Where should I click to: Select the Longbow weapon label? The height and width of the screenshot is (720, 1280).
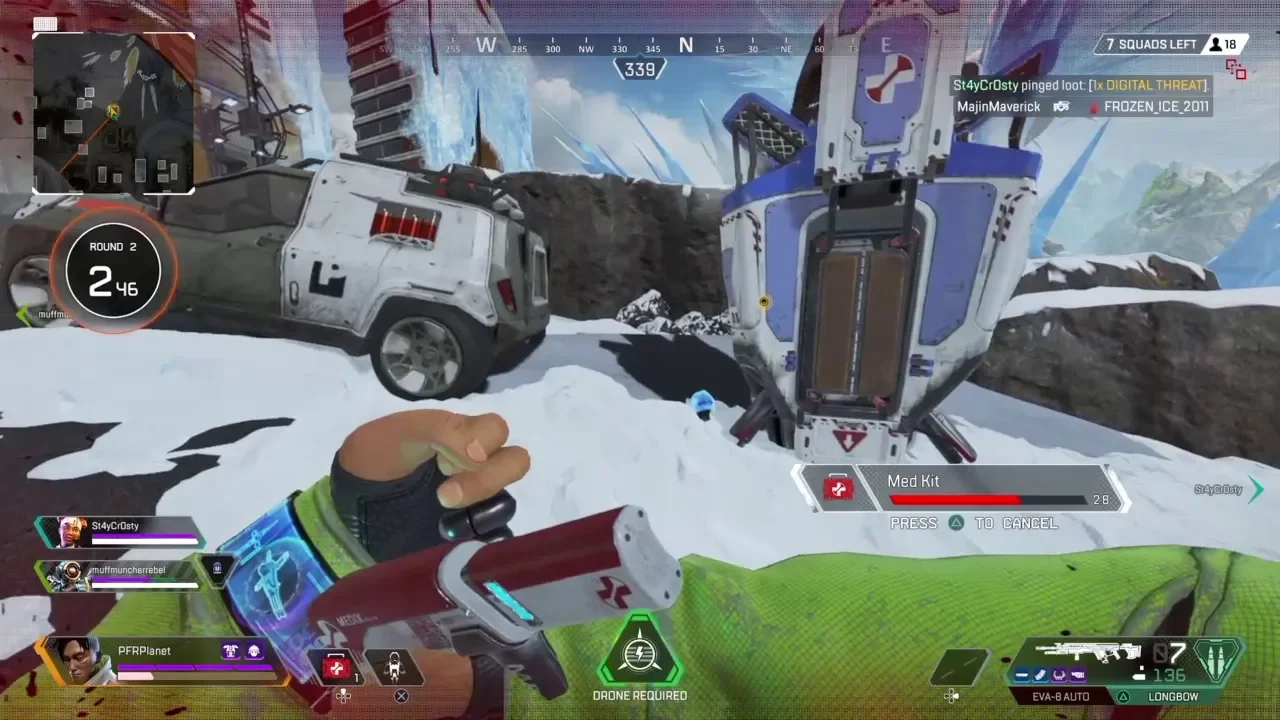click(1170, 696)
